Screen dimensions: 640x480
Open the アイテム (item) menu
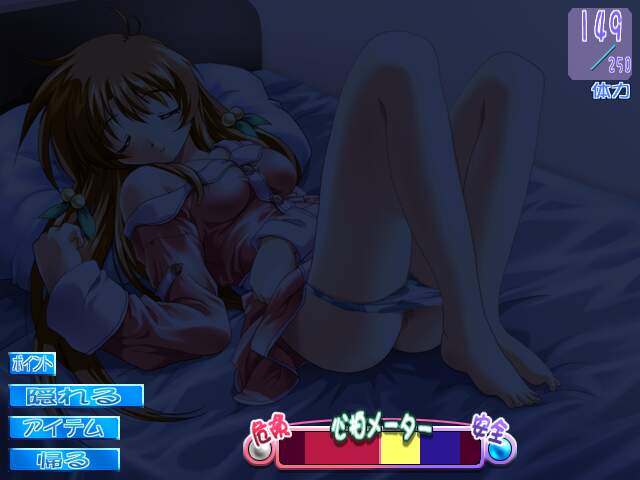coord(65,428)
